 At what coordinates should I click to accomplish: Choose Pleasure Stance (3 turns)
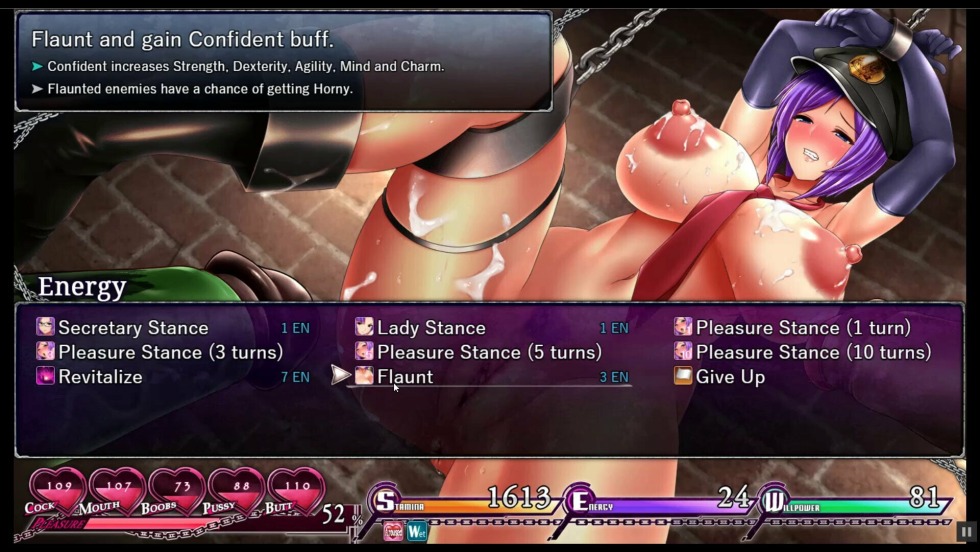pyautogui.click(x=170, y=352)
